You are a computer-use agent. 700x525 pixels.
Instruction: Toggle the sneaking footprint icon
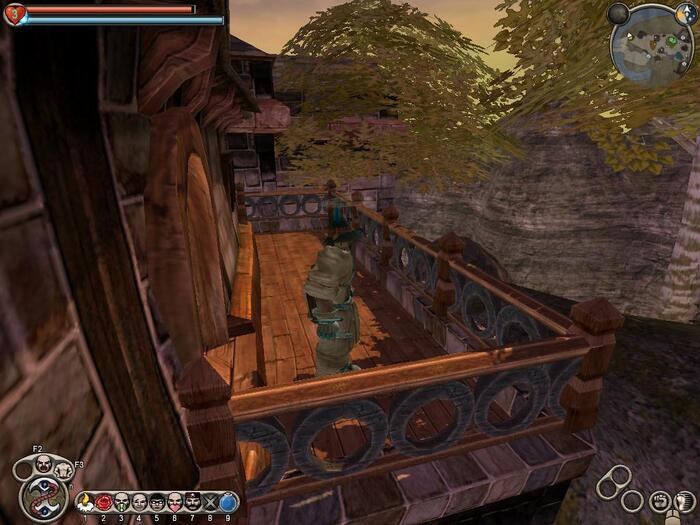[x=685, y=501]
